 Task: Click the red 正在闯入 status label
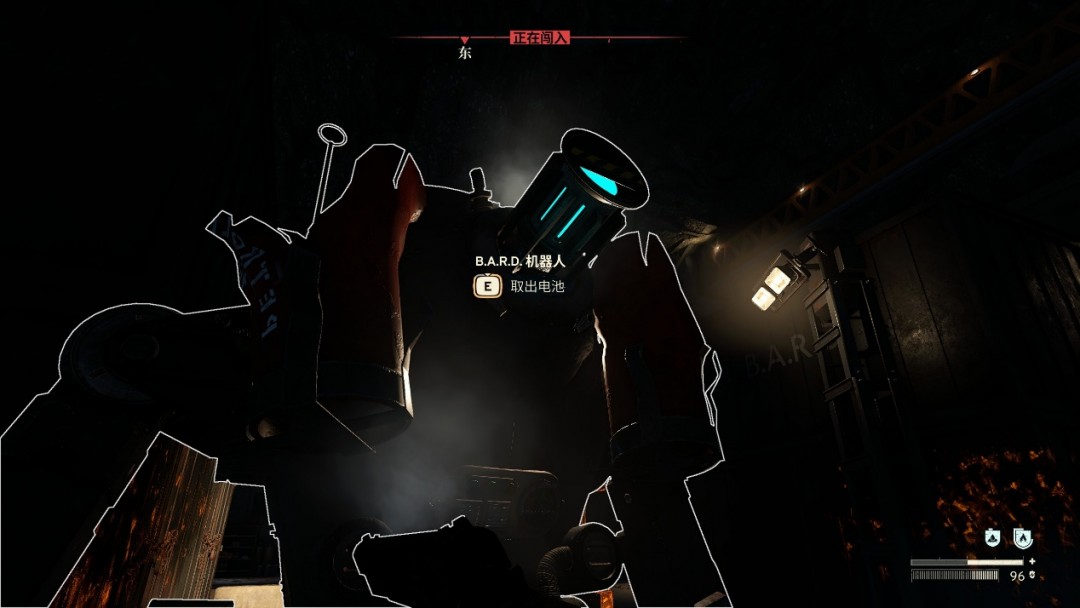click(x=540, y=38)
